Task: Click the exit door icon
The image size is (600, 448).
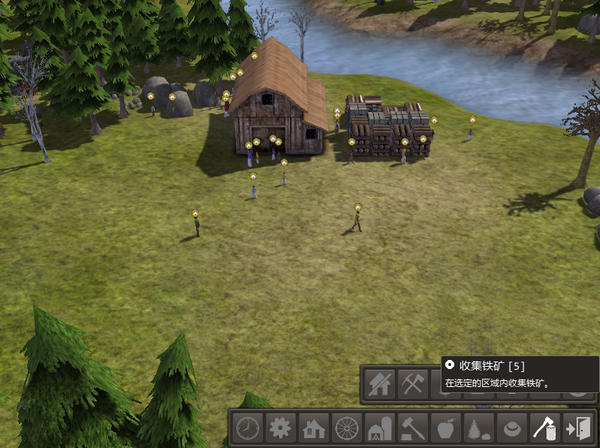Action: point(577,429)
